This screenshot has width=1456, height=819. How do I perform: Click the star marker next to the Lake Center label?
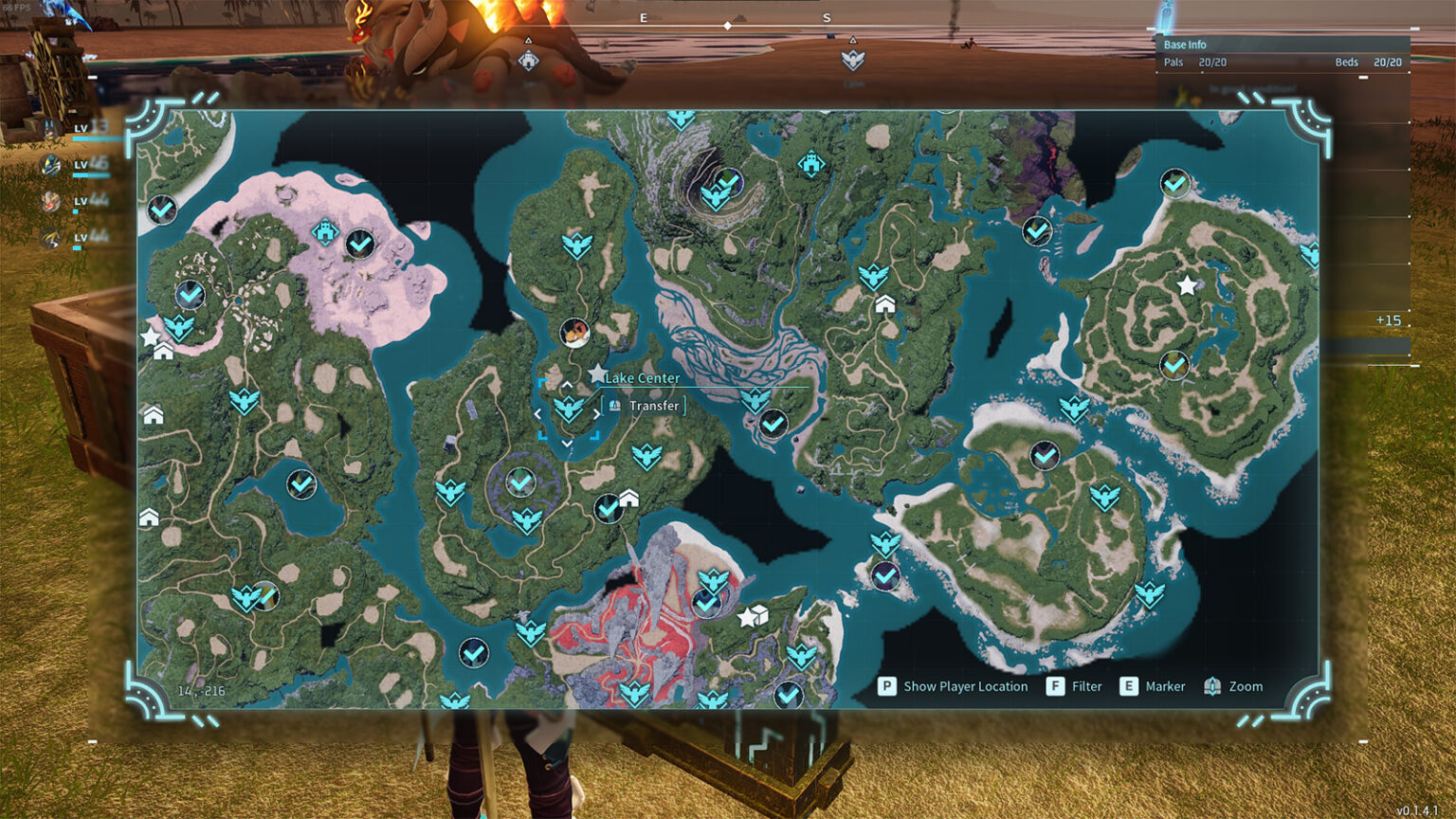pyautogui.click(x=596, y=374)
